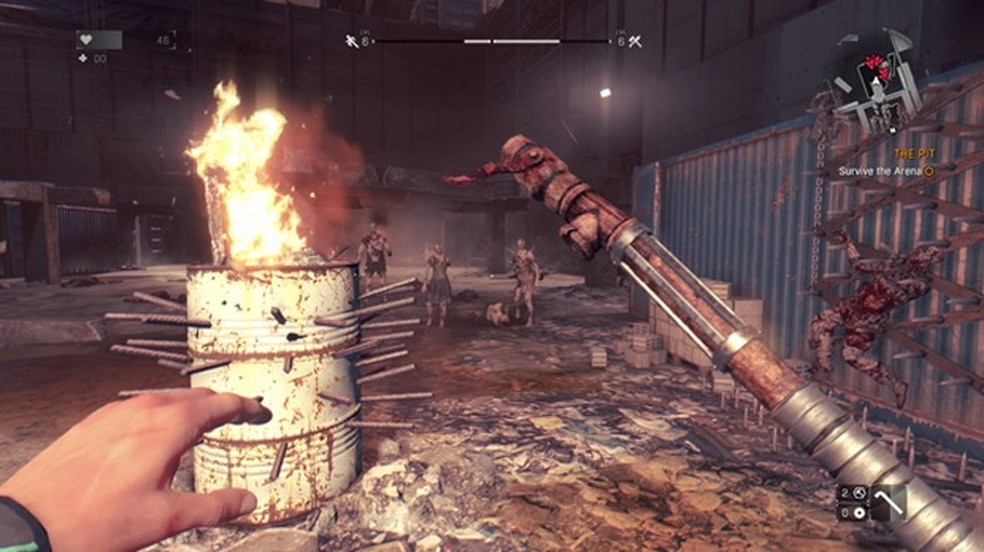This screenshot has height=552, width=984.
Task: Click the medkit cross icon
Action: (82, 59)
